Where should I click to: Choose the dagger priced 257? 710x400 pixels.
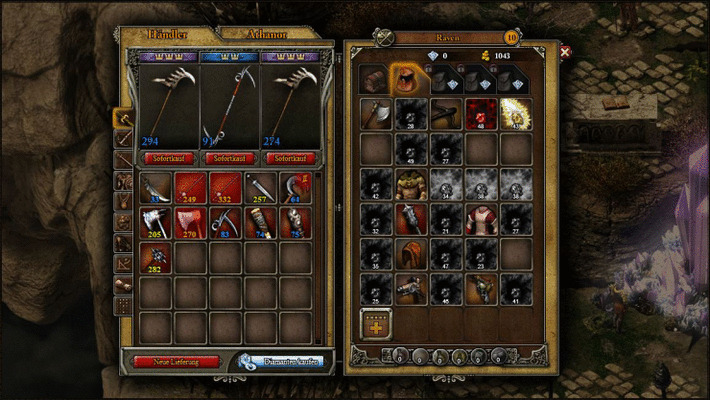click(x=260, y=188)
